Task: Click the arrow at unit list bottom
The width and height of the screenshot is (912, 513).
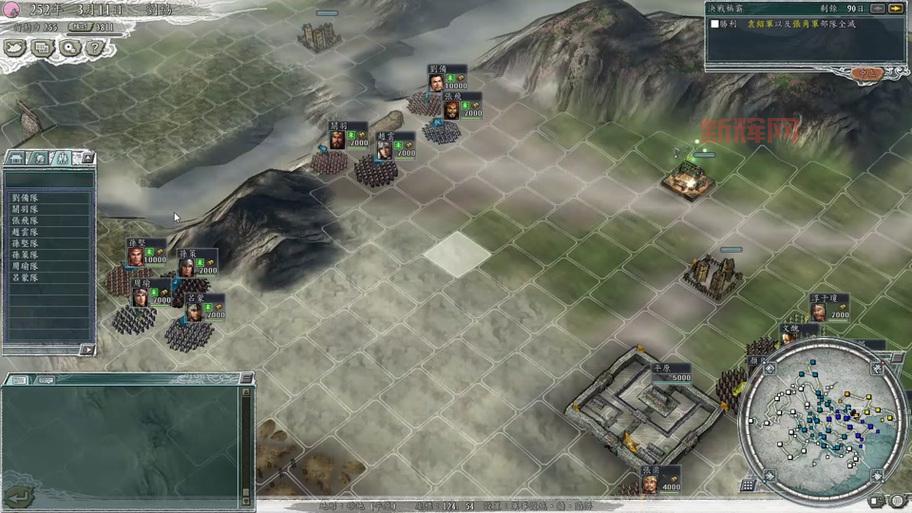Action: tap(87, 350)
